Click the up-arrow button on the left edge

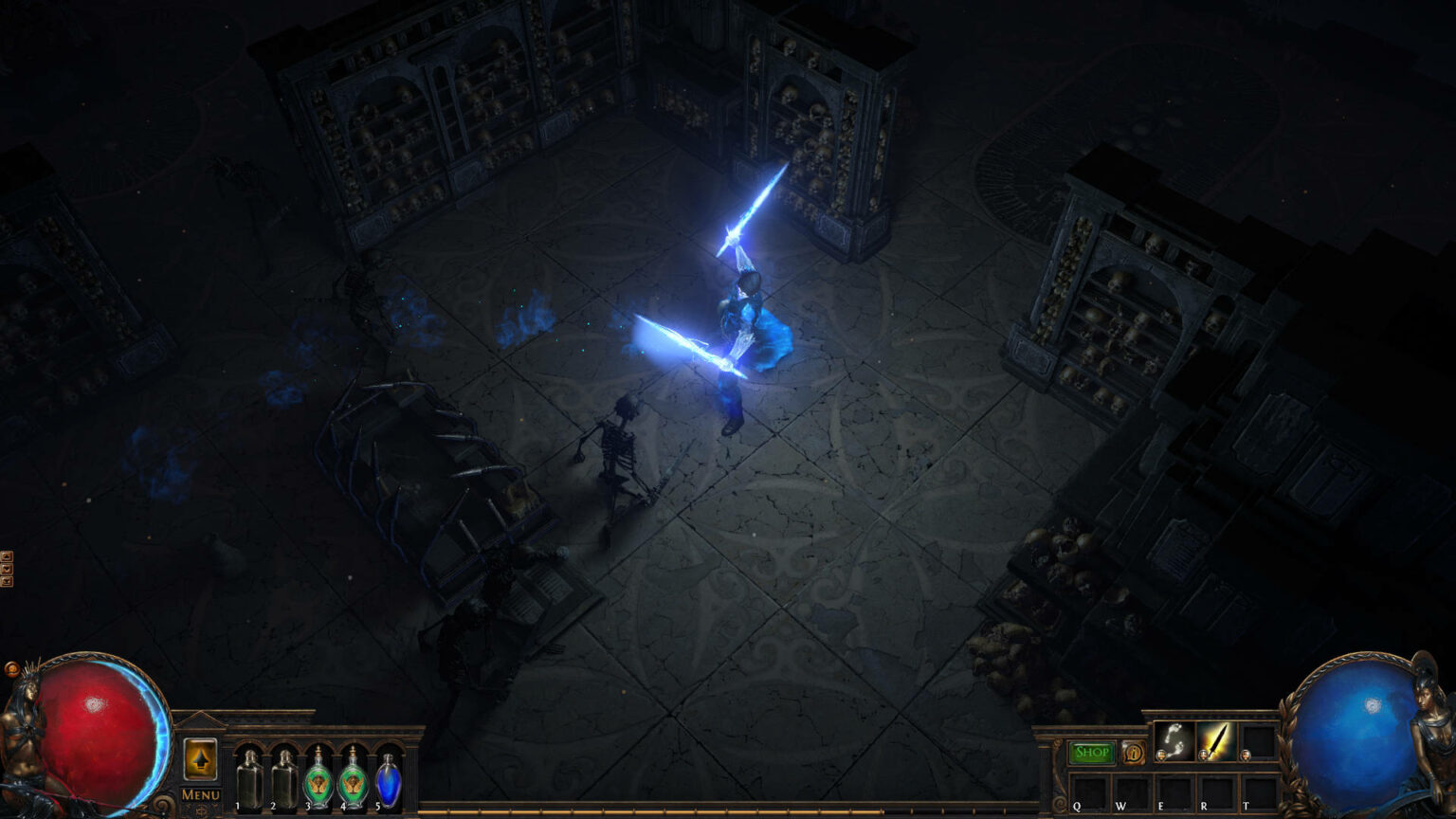click(7, 556)
